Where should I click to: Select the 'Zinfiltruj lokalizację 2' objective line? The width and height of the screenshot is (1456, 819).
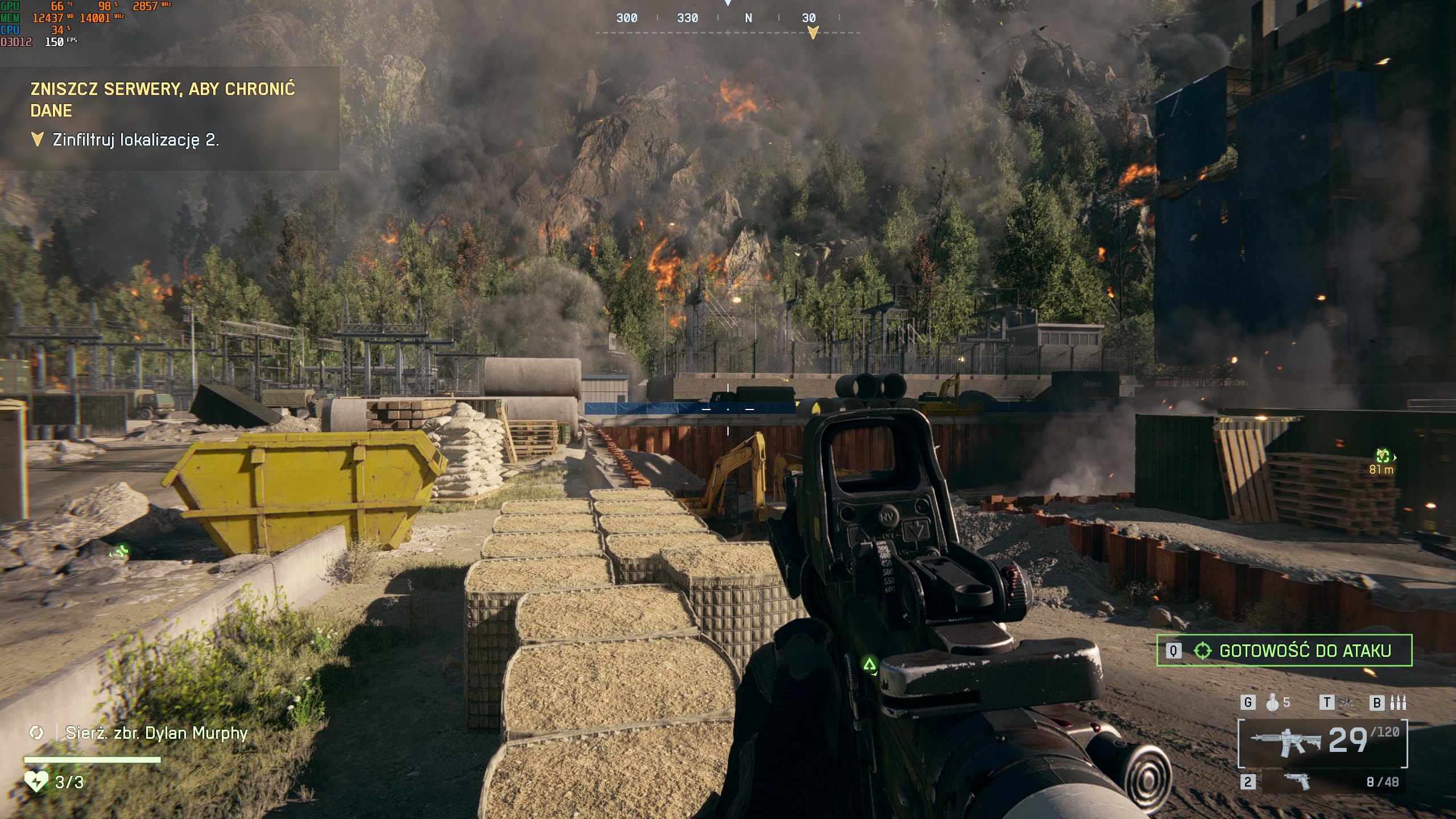tap(135, 140)
